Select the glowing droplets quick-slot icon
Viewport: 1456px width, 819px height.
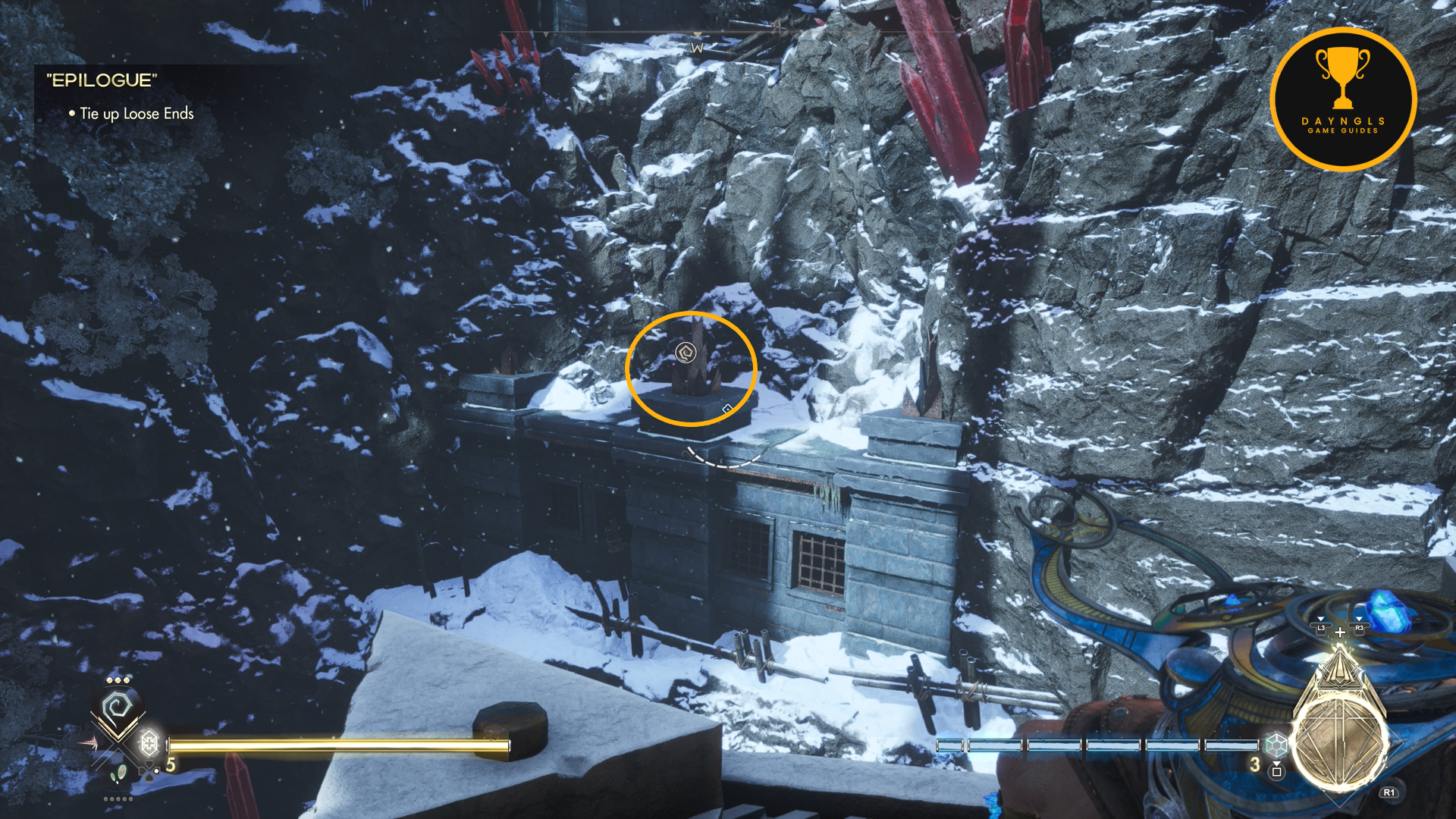pyautogui.click(x=118, y=774)
